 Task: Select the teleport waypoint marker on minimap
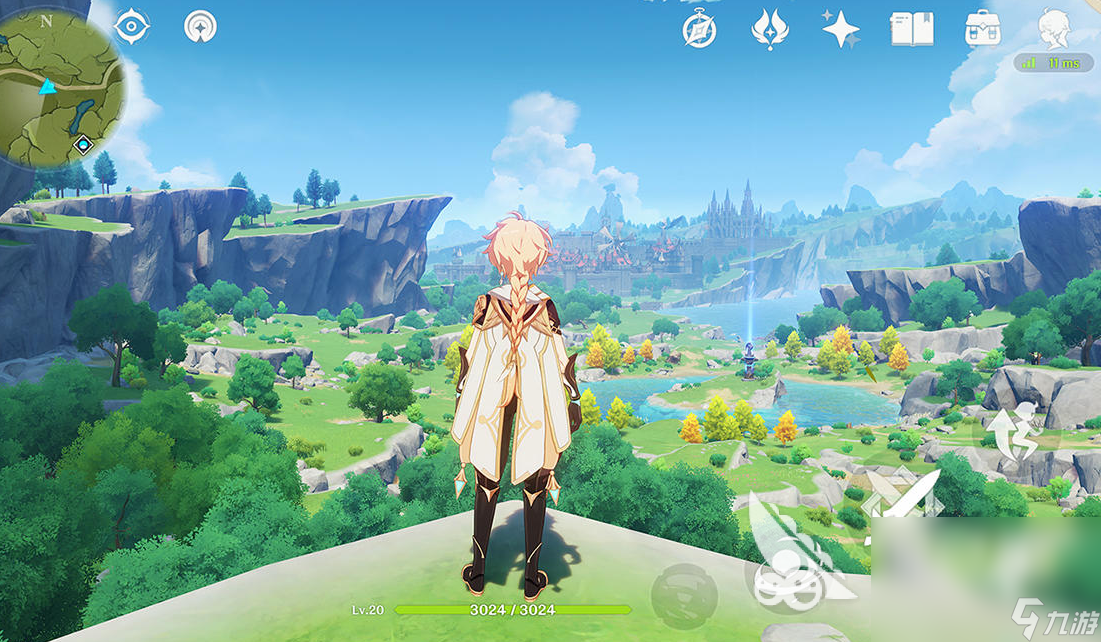click(x=84, y=145)
